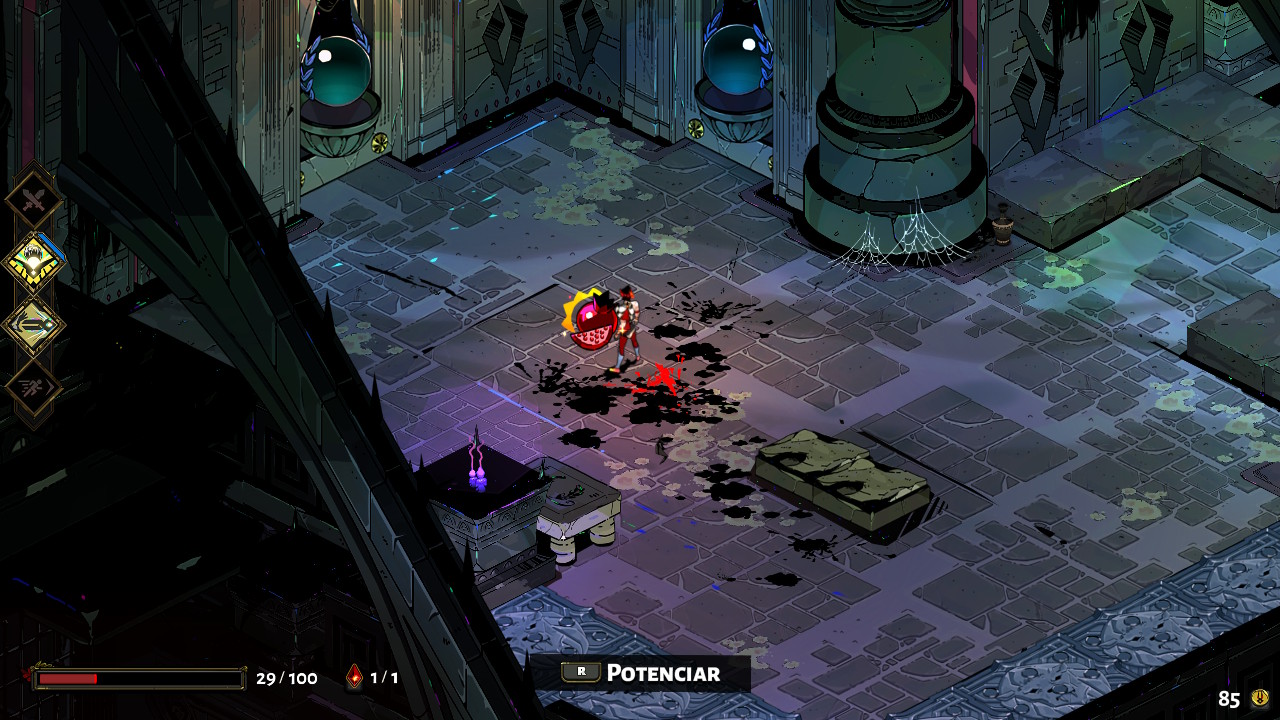
Task: Click the glowing yellow special boon icon
Action: click(x=34, y=262)
